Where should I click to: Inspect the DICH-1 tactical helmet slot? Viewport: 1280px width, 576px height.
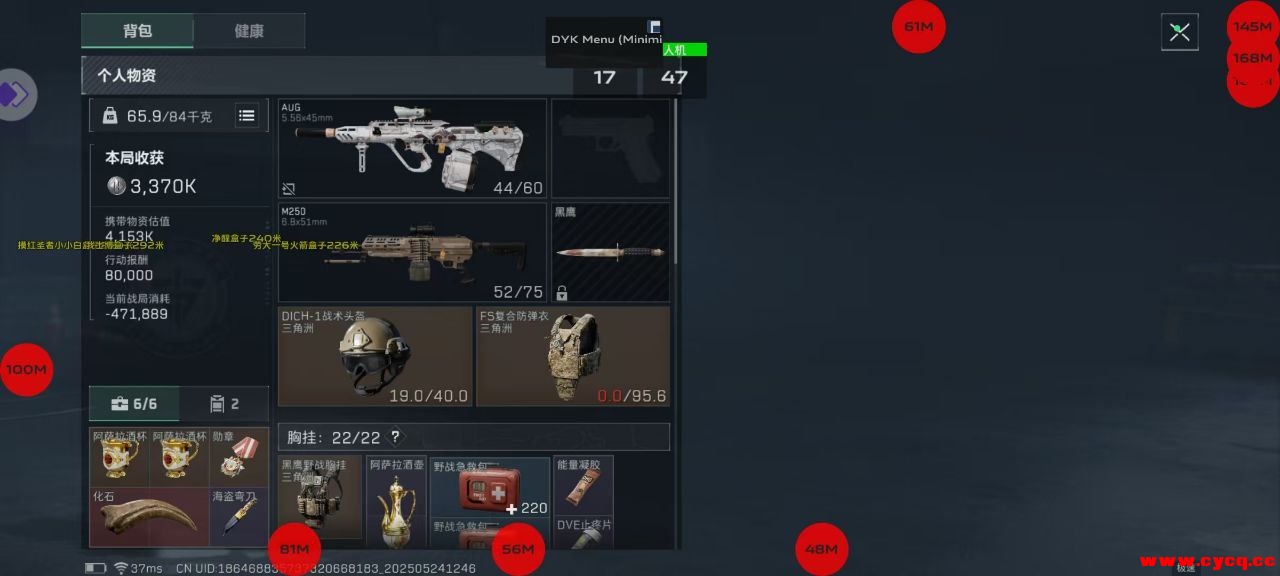pyautogui.click(x=375, y=356)
